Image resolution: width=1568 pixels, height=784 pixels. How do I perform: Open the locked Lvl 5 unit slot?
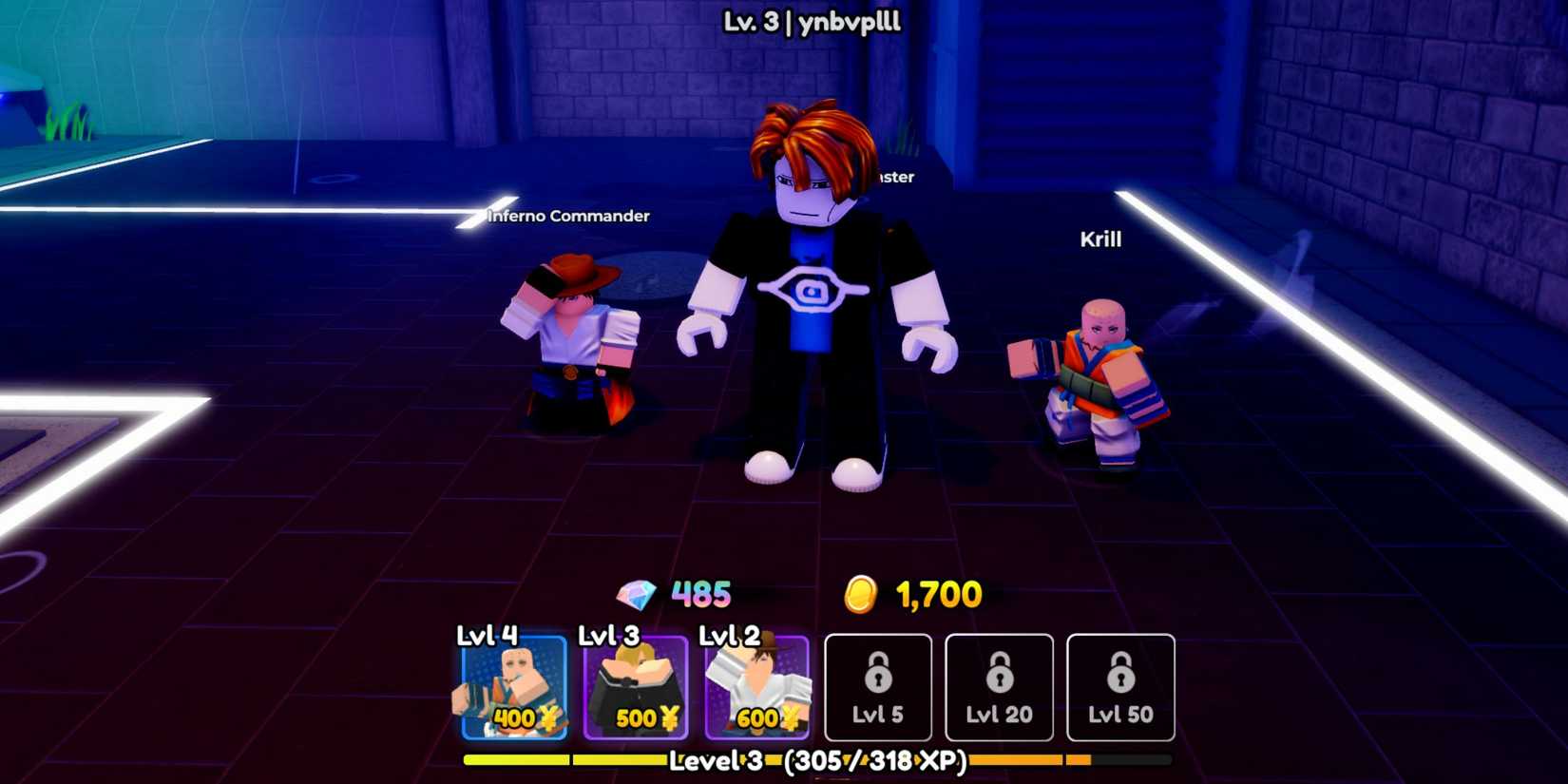(878, 689)
